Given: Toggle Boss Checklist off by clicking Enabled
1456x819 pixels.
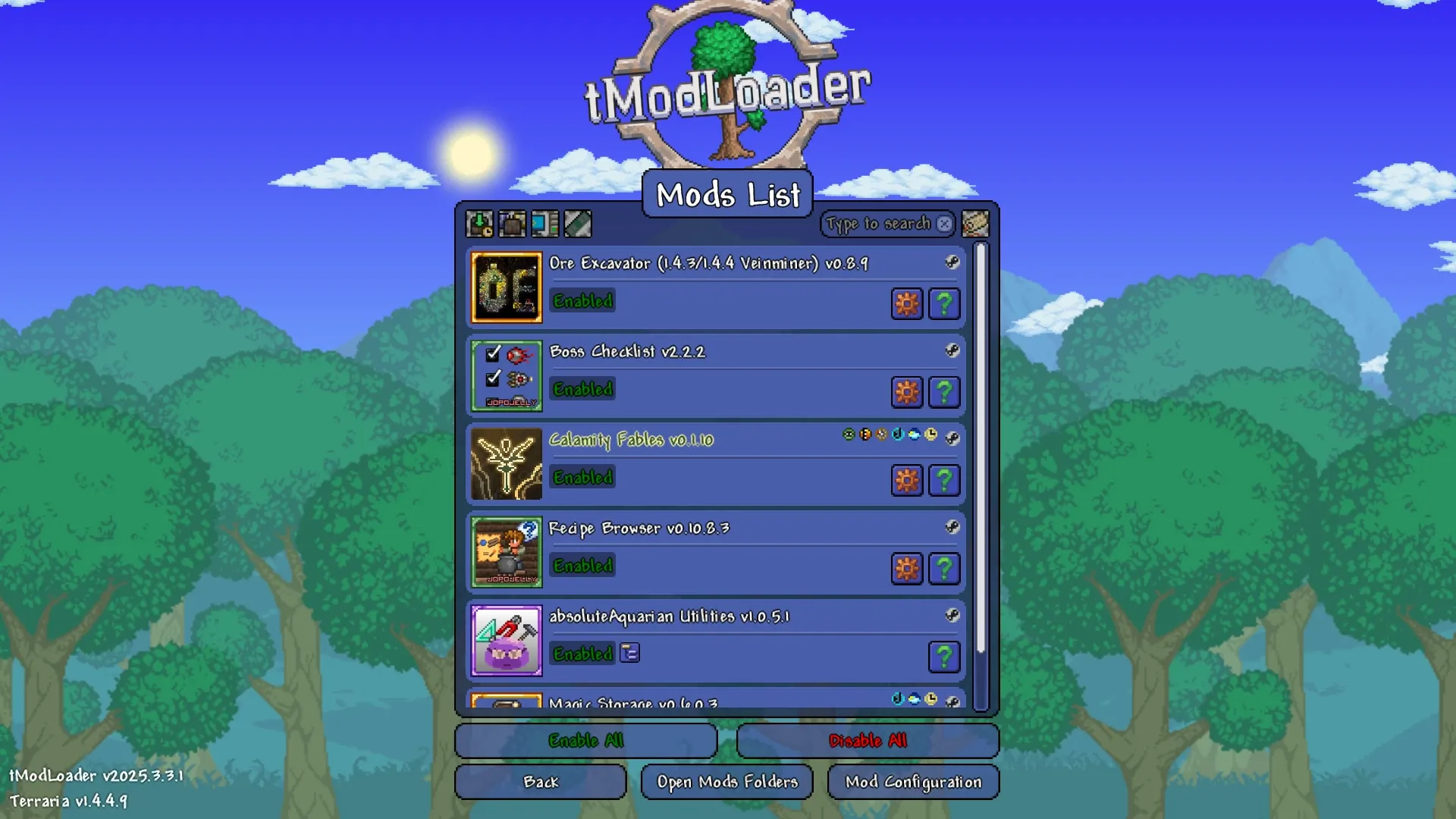Looking at the screenshot, I should (582, 389).
